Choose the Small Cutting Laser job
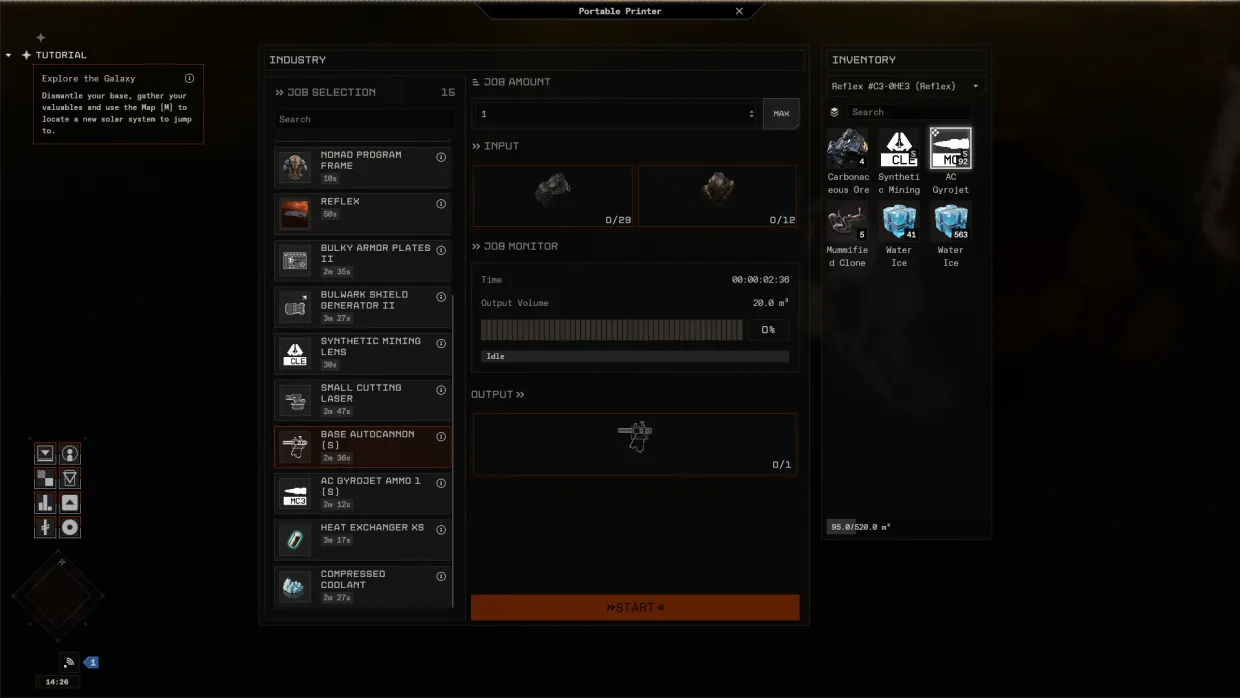1240x698 pixels. [x=362, y=399]
